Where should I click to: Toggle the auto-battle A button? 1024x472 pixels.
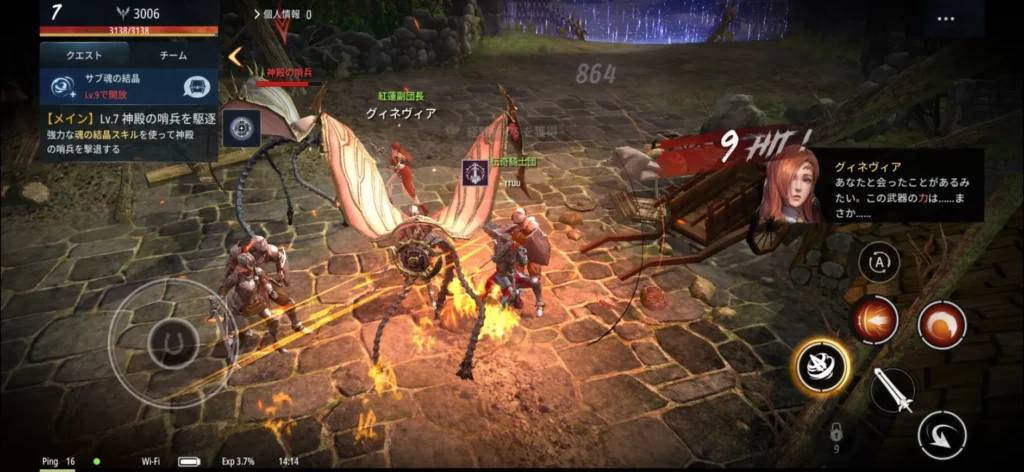(x=879, y=262)
